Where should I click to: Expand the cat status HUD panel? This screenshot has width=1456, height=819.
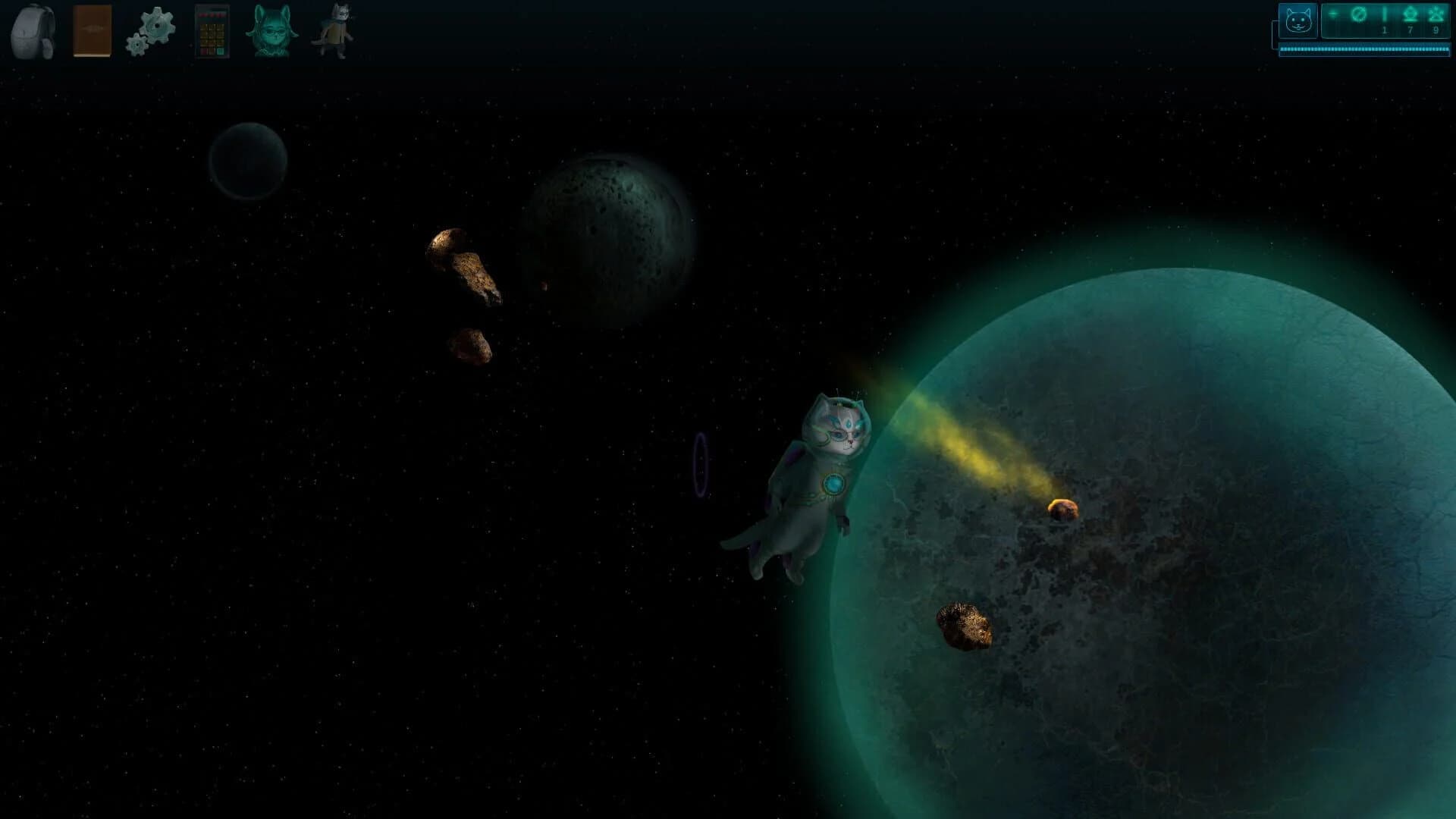1298,20
